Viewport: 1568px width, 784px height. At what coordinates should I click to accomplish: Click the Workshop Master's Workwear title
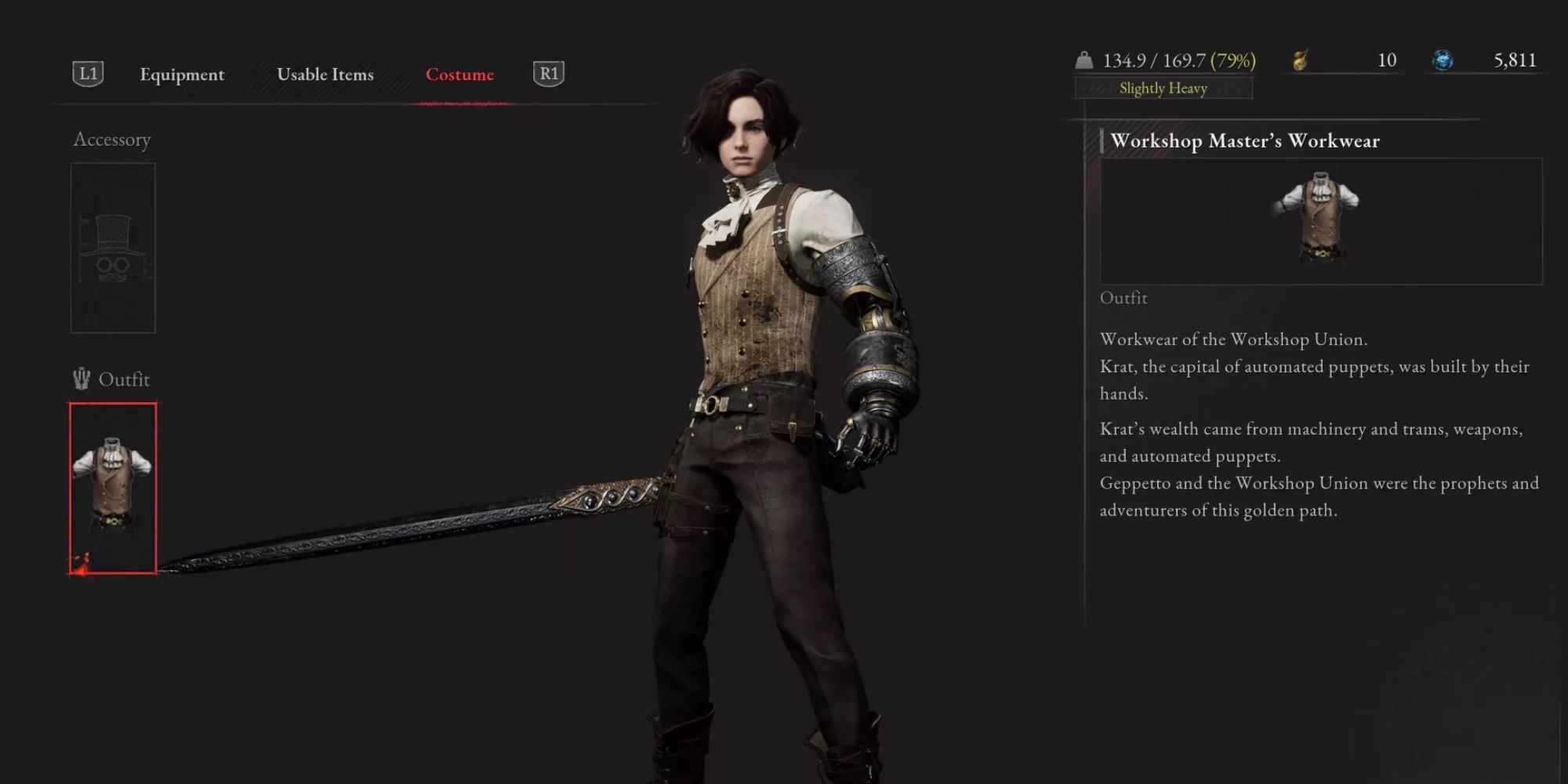(x=1245, y=142)
